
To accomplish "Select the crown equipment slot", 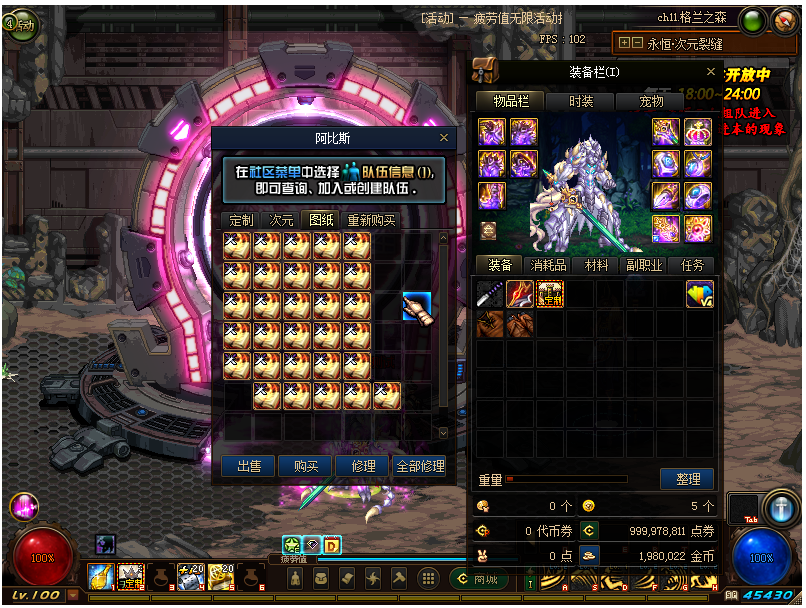I will tap(697, 132).
